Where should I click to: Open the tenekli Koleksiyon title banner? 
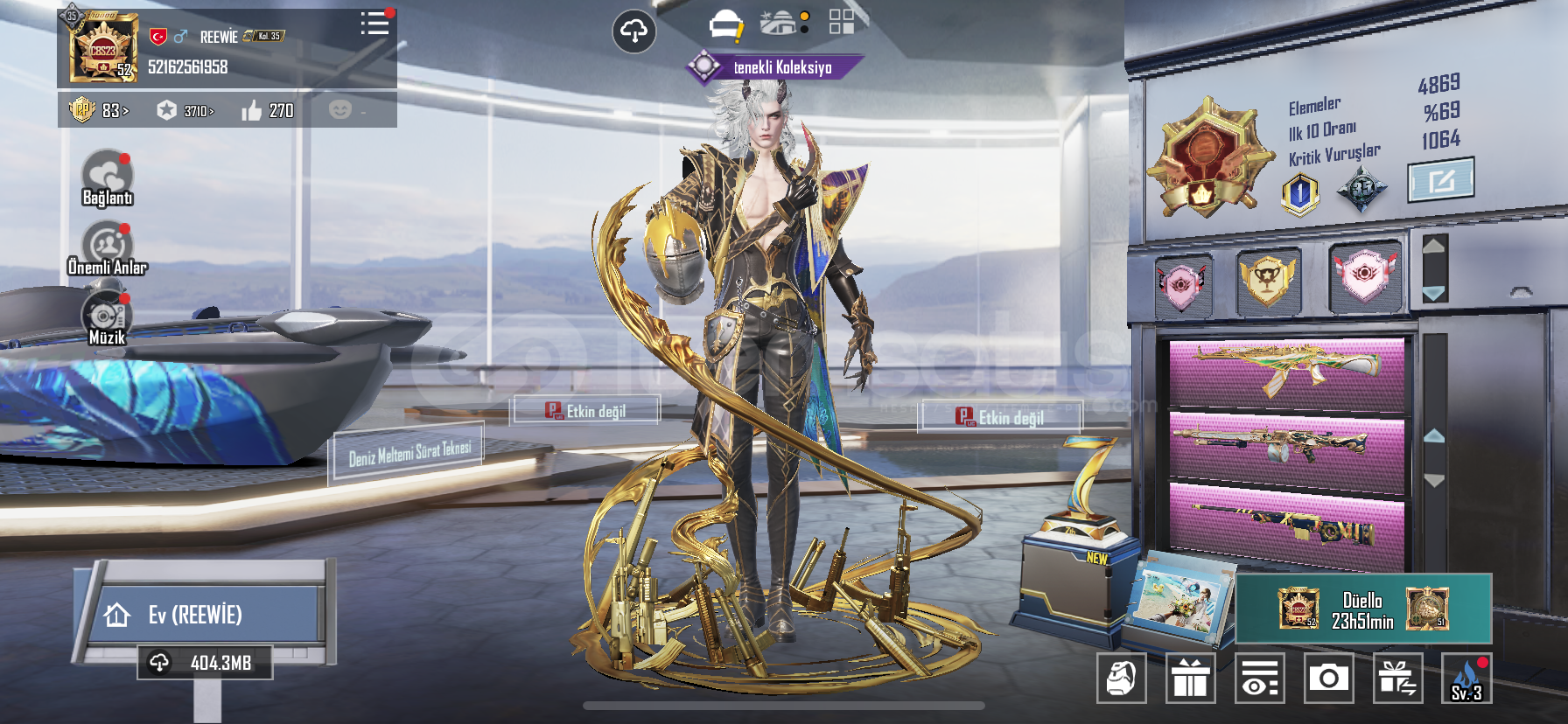click(775, 67)
